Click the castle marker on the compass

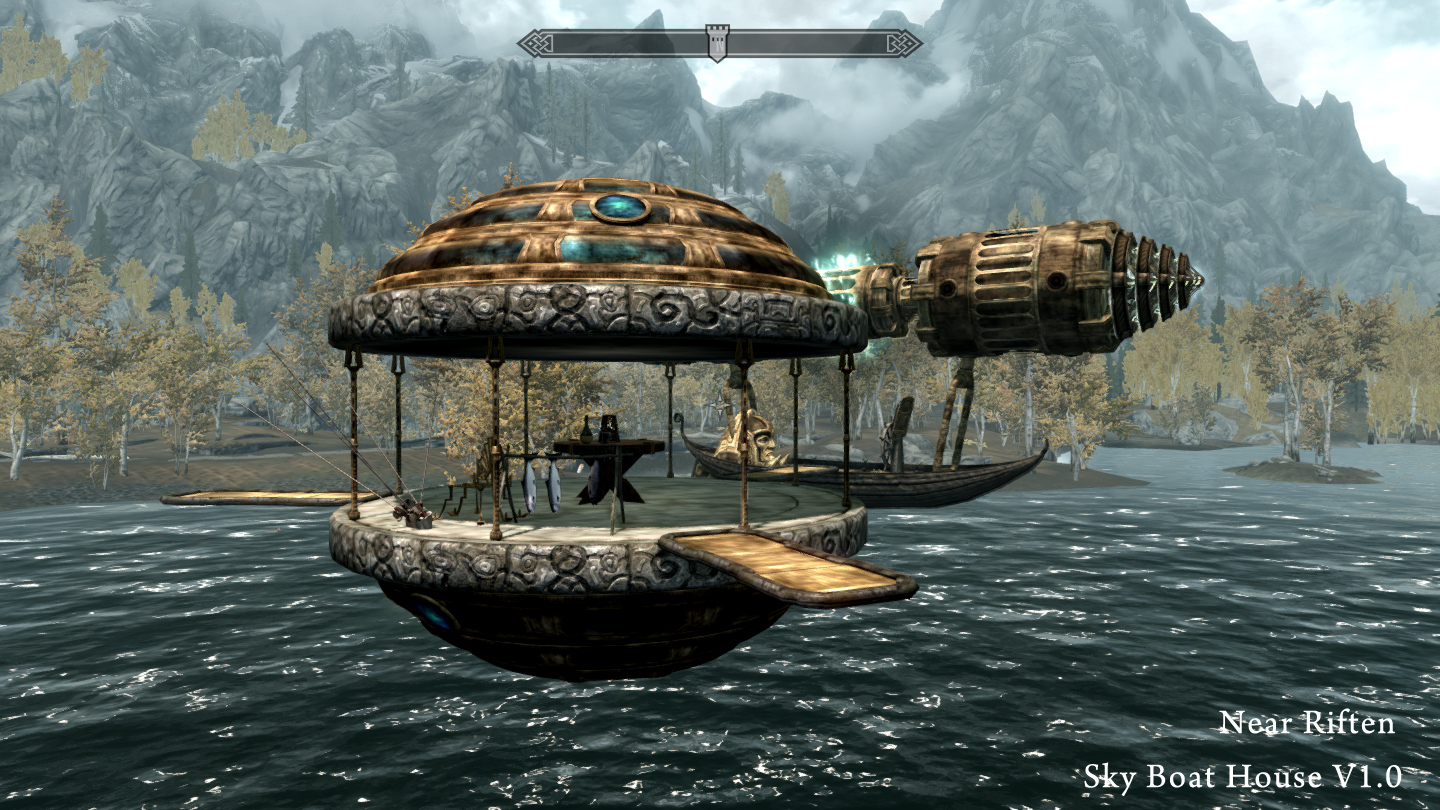(717, 42)
